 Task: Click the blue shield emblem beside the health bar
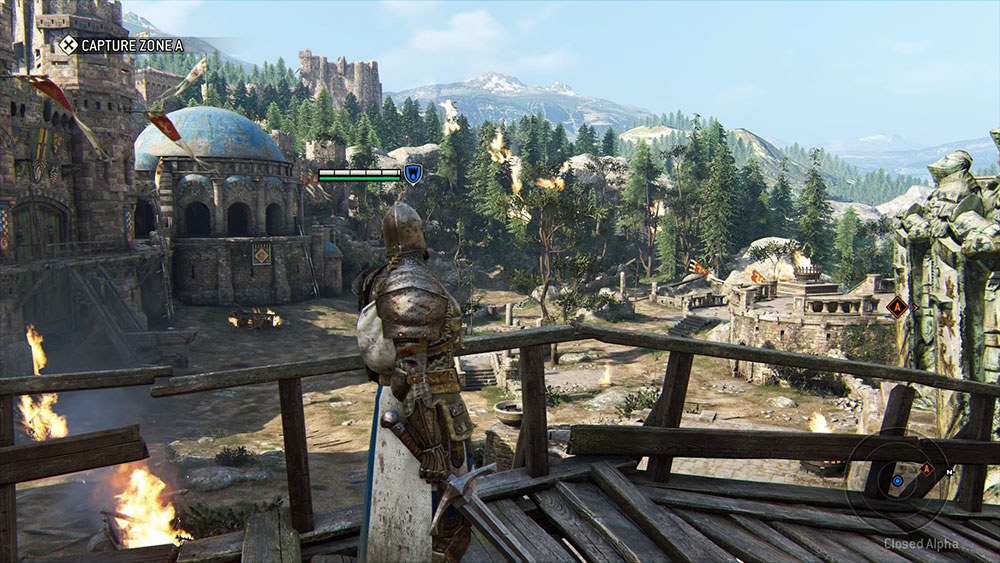tap(412, 174)
